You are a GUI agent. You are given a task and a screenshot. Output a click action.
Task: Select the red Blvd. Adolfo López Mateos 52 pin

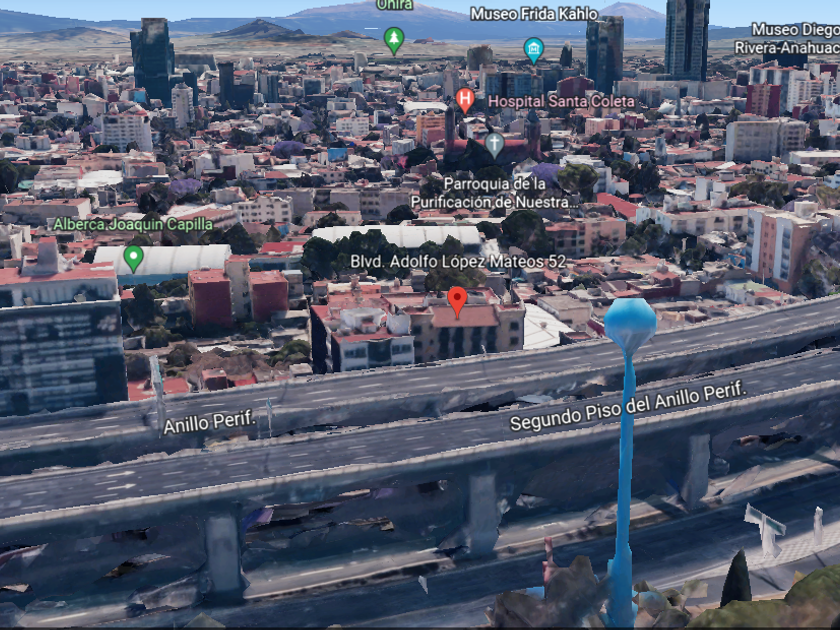pyautogui.click(x=457, y=299)
